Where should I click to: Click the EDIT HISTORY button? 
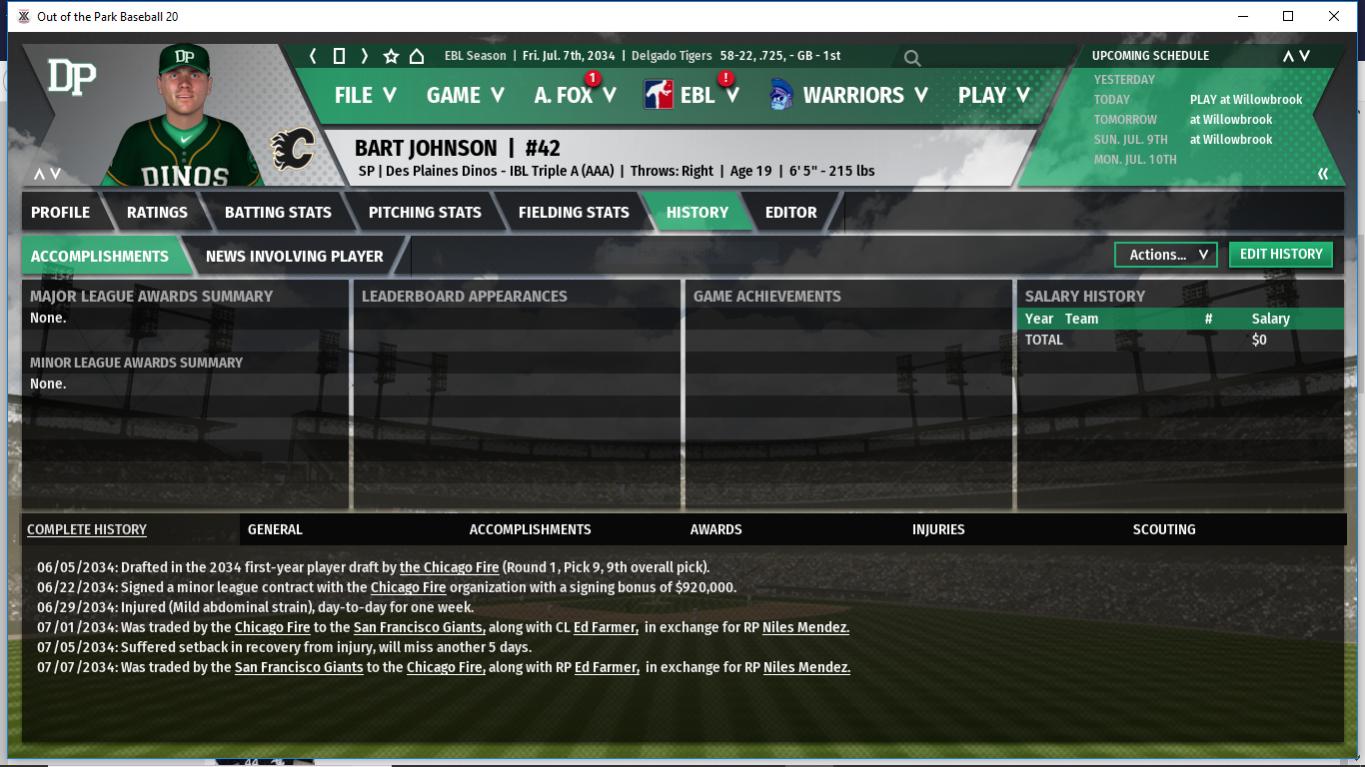click(1280, 254)
